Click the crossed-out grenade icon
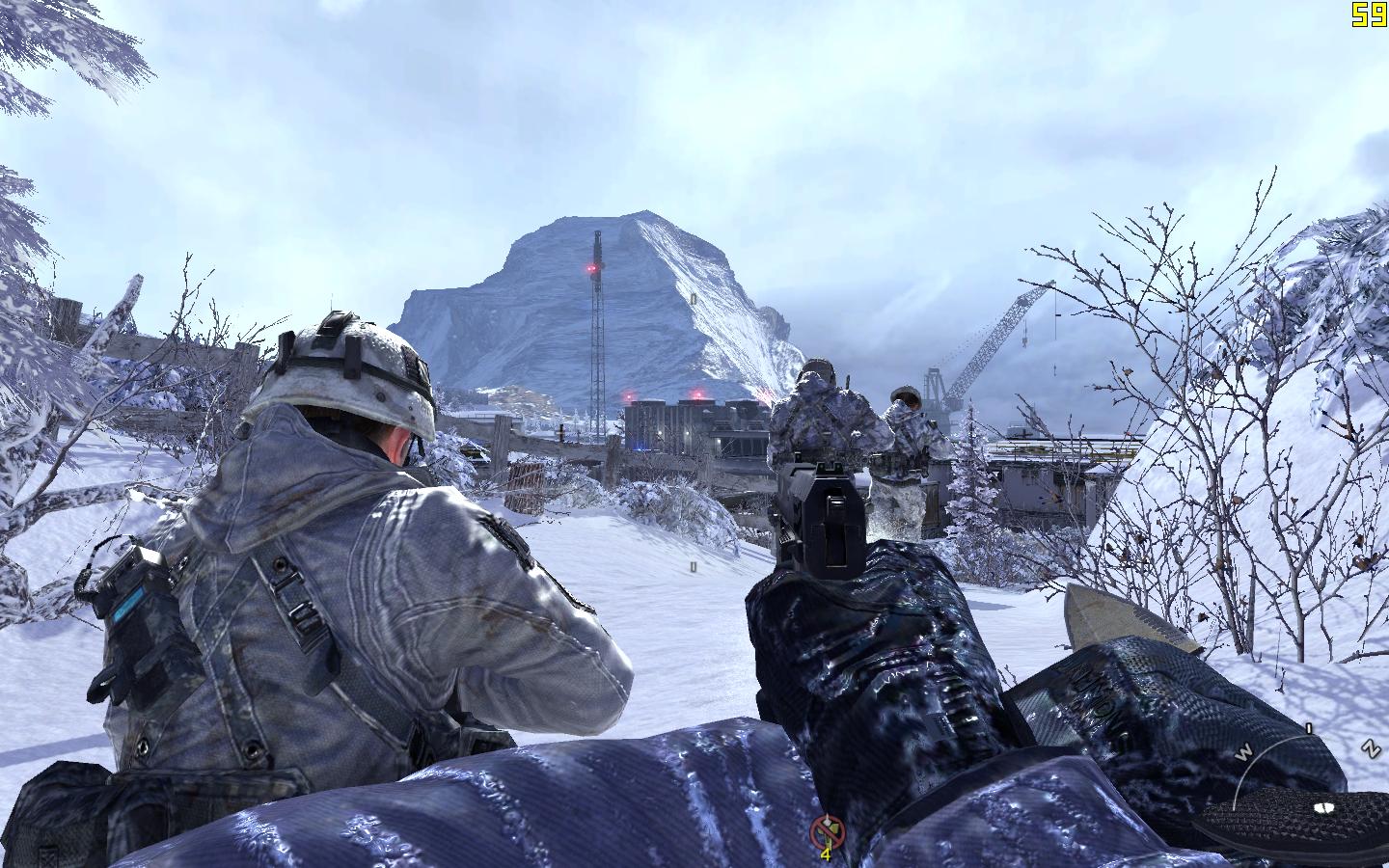Image resolution: width=1389 pixels, height=868 pixels. [x=826, y=828]
